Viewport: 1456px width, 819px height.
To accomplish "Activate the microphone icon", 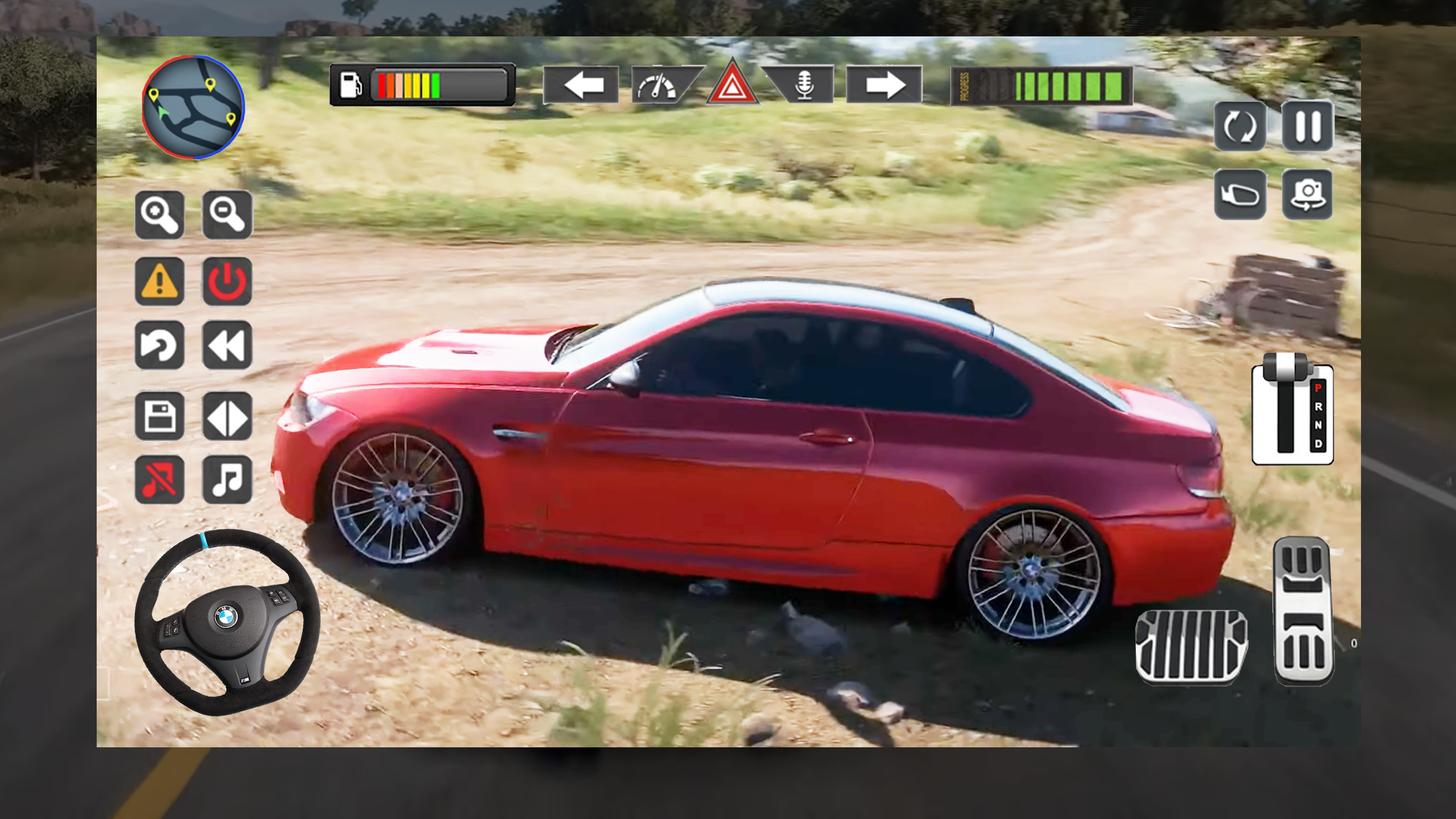I will coord(805,85).
